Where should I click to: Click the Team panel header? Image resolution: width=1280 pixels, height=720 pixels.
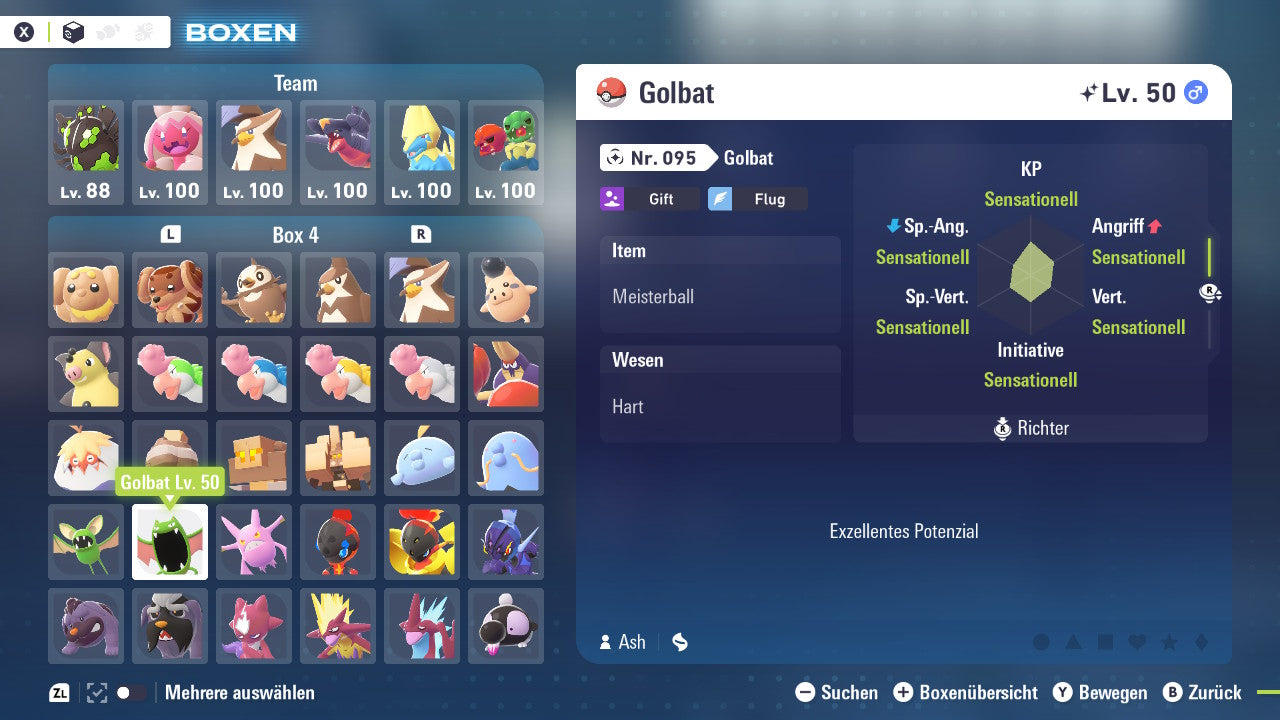pyautogui.click(x=295, y=83)
